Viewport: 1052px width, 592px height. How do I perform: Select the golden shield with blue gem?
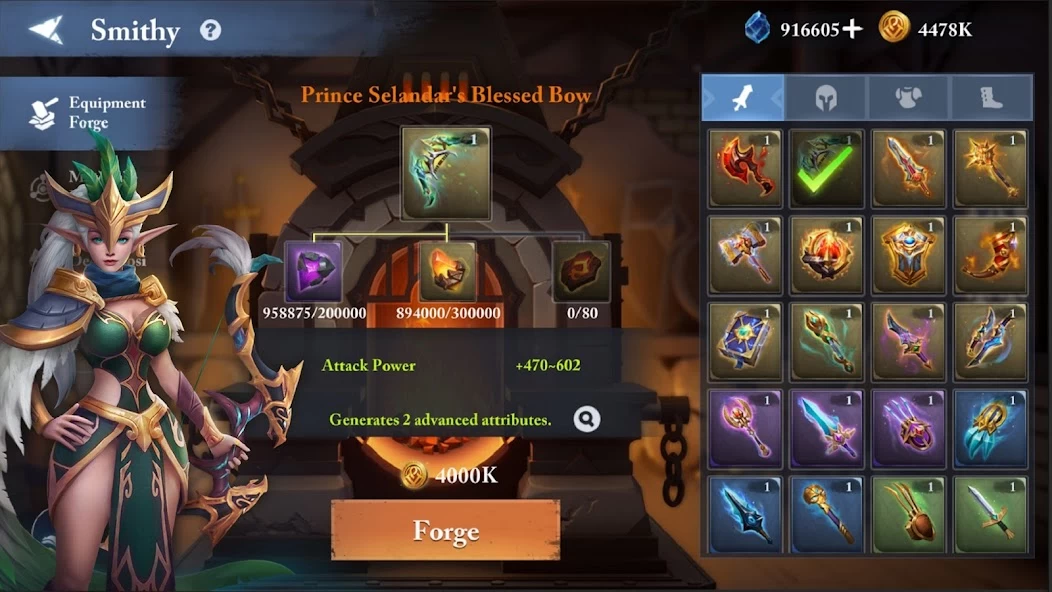coord(908,255)
